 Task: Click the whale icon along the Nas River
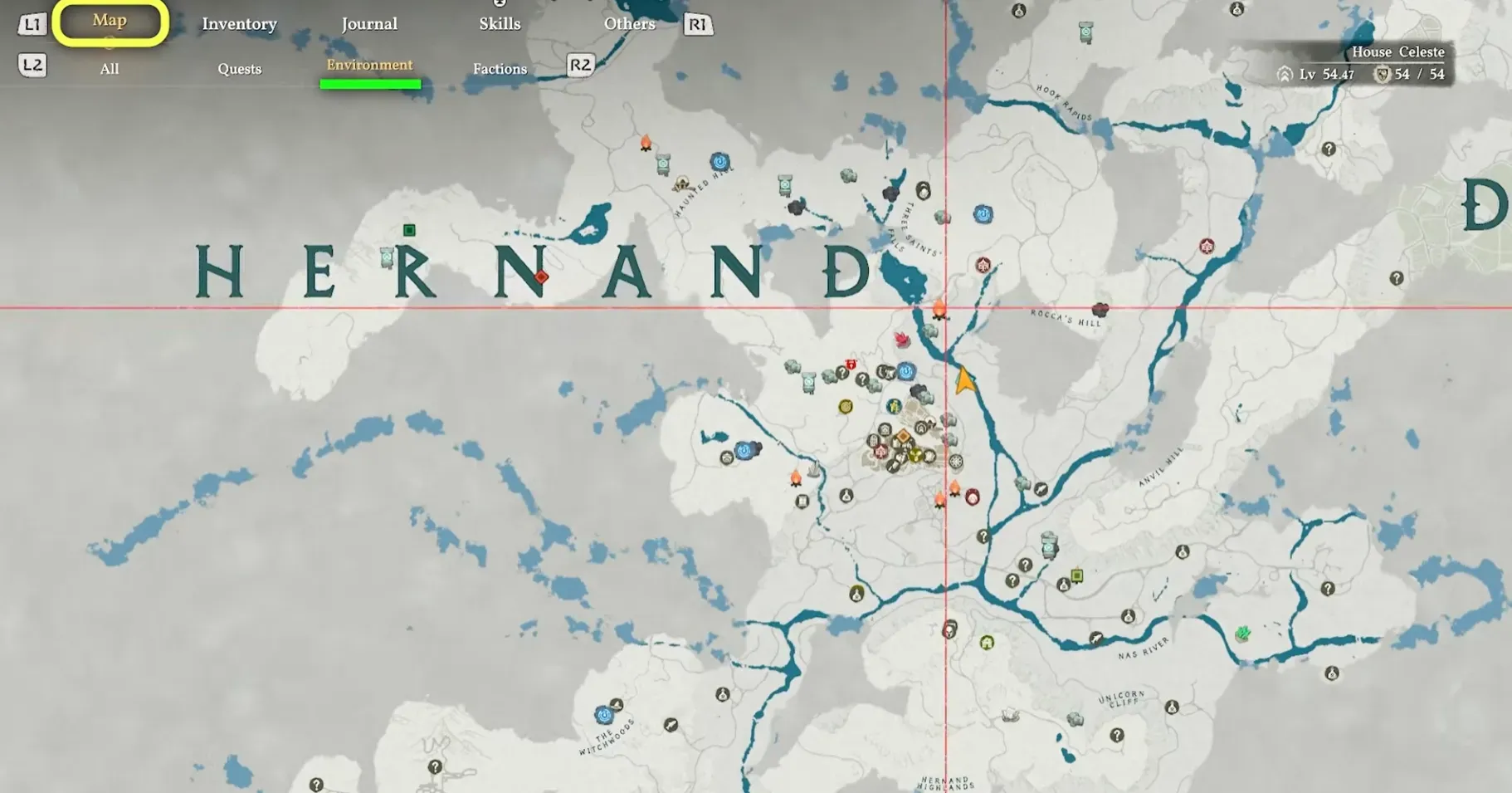(x=1097, y=638)
